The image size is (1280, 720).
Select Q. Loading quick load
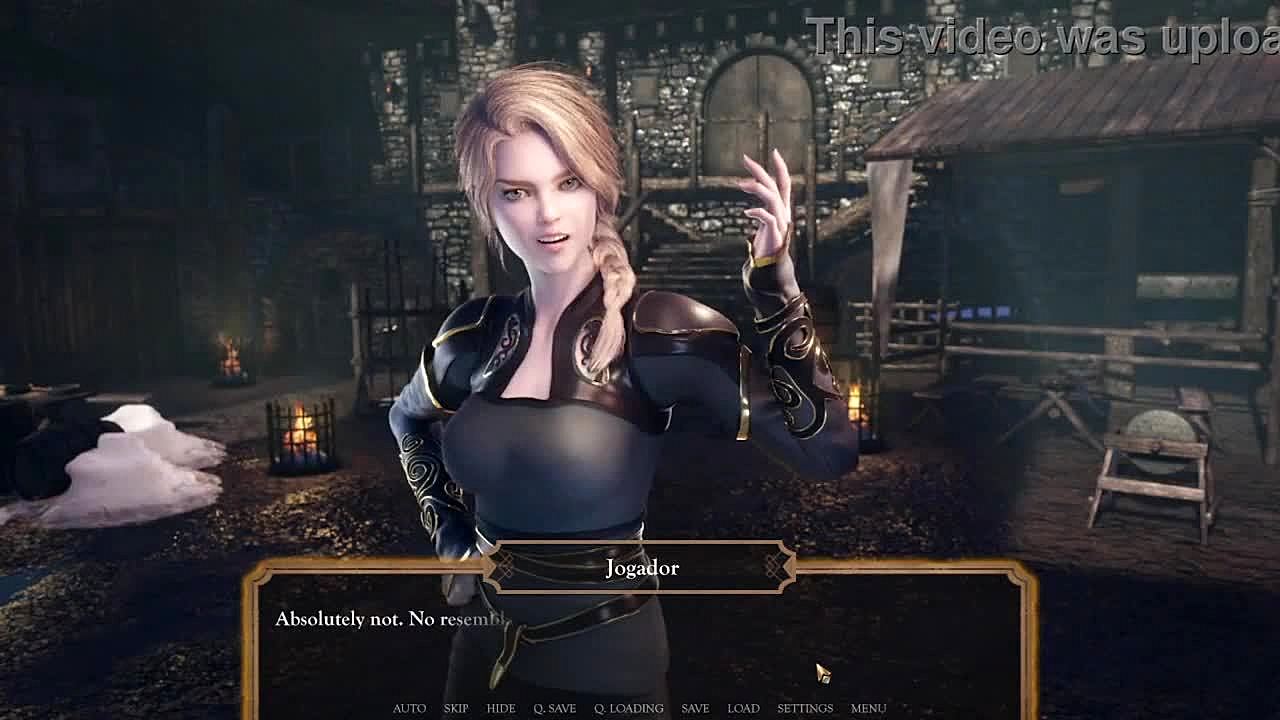628,708
